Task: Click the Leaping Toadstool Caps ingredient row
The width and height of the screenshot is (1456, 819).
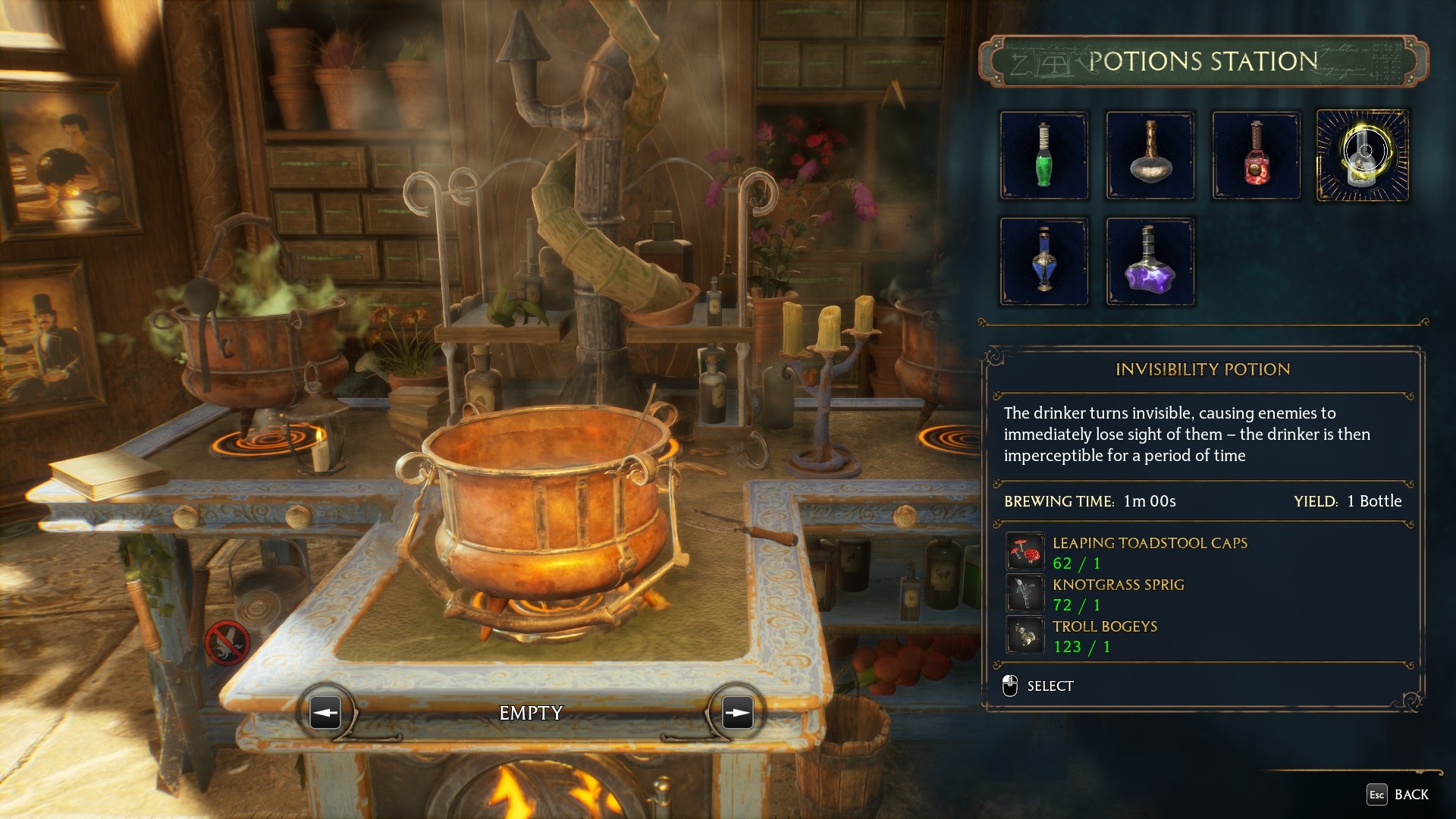Action: tap(1149, 552)
